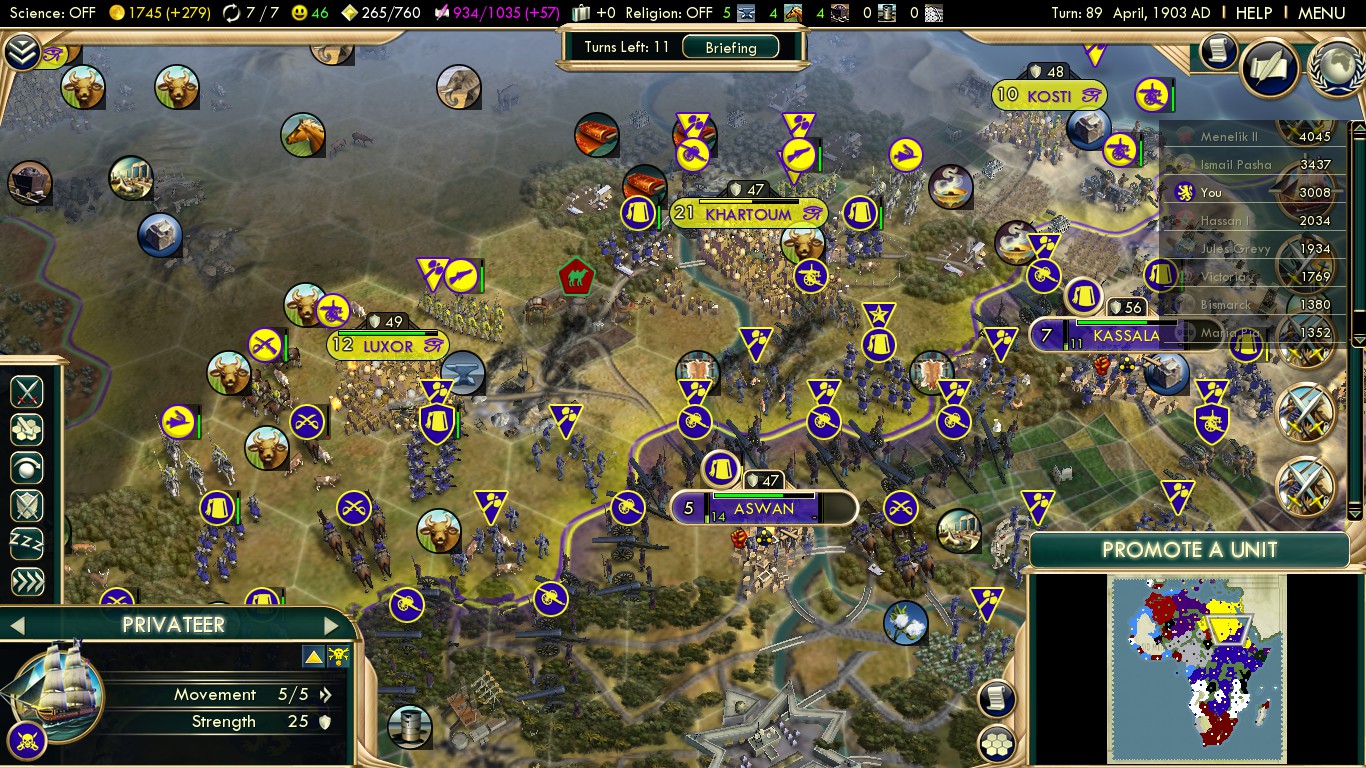The height and width of the screenshot is (768, 1366).
Task: Click the triple-chevron skip turn action
Action: (x=27, y=582)
